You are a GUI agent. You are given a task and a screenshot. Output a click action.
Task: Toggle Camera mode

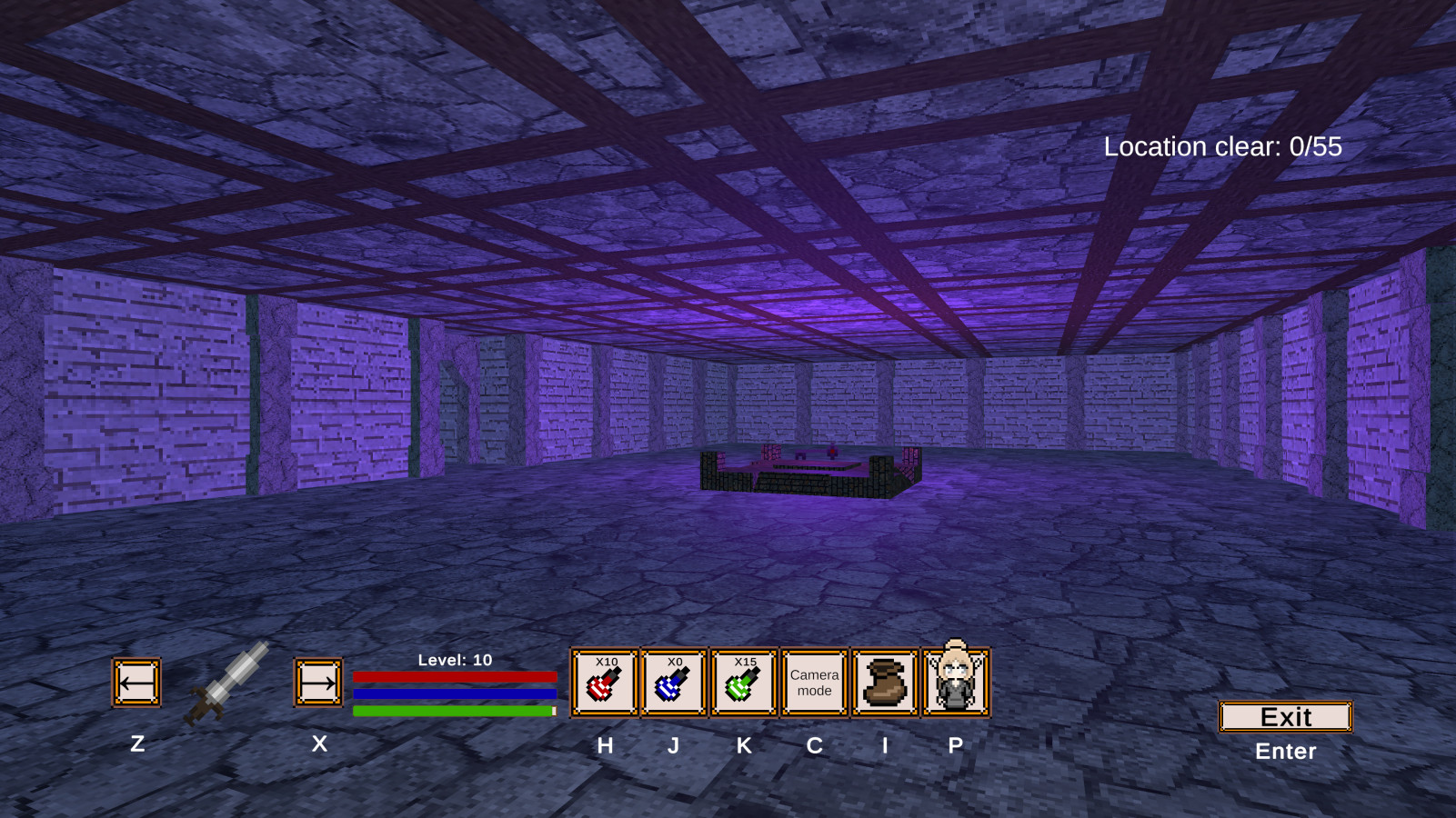click(814, 683)
